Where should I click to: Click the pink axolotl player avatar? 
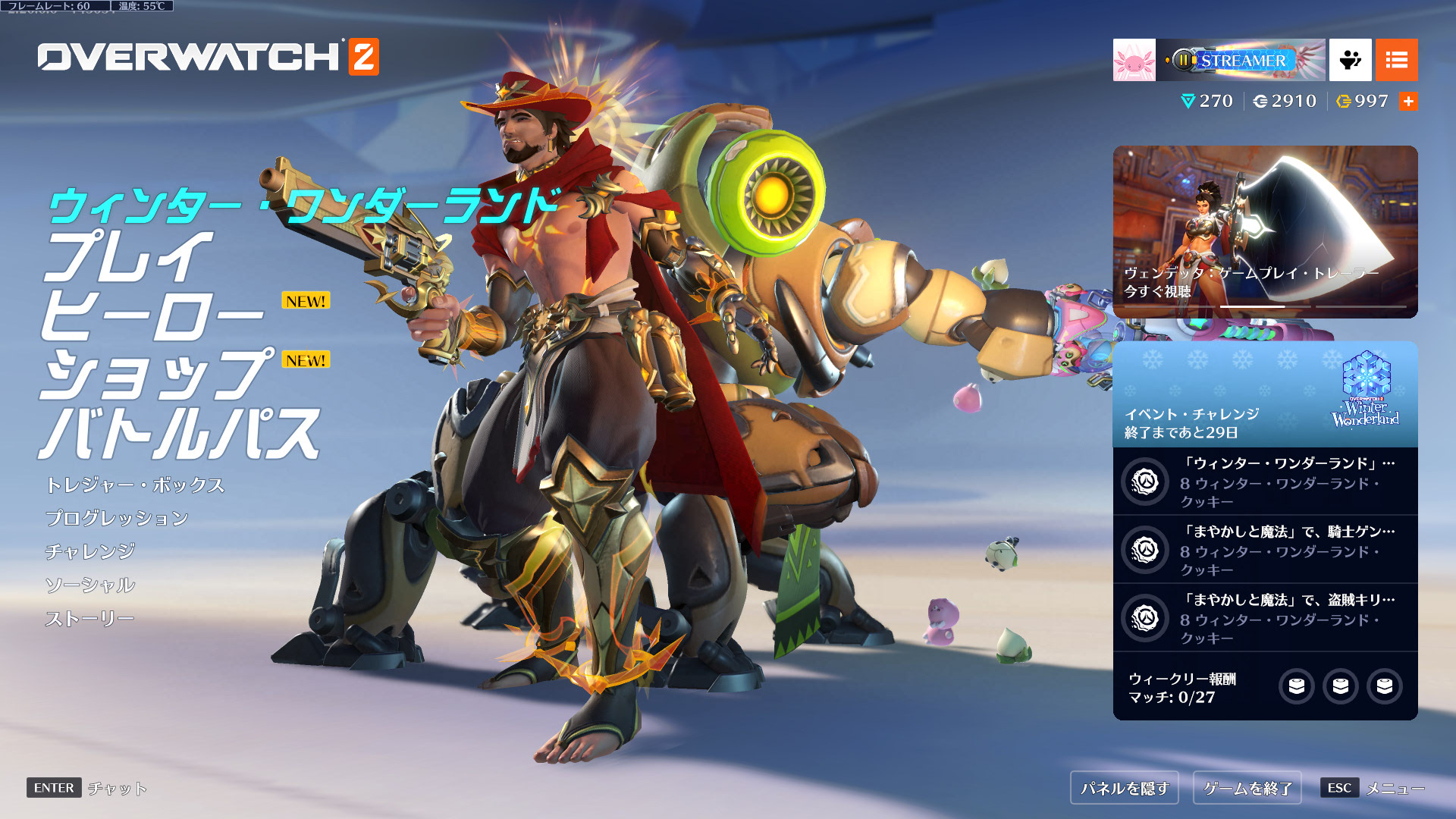1134,60
